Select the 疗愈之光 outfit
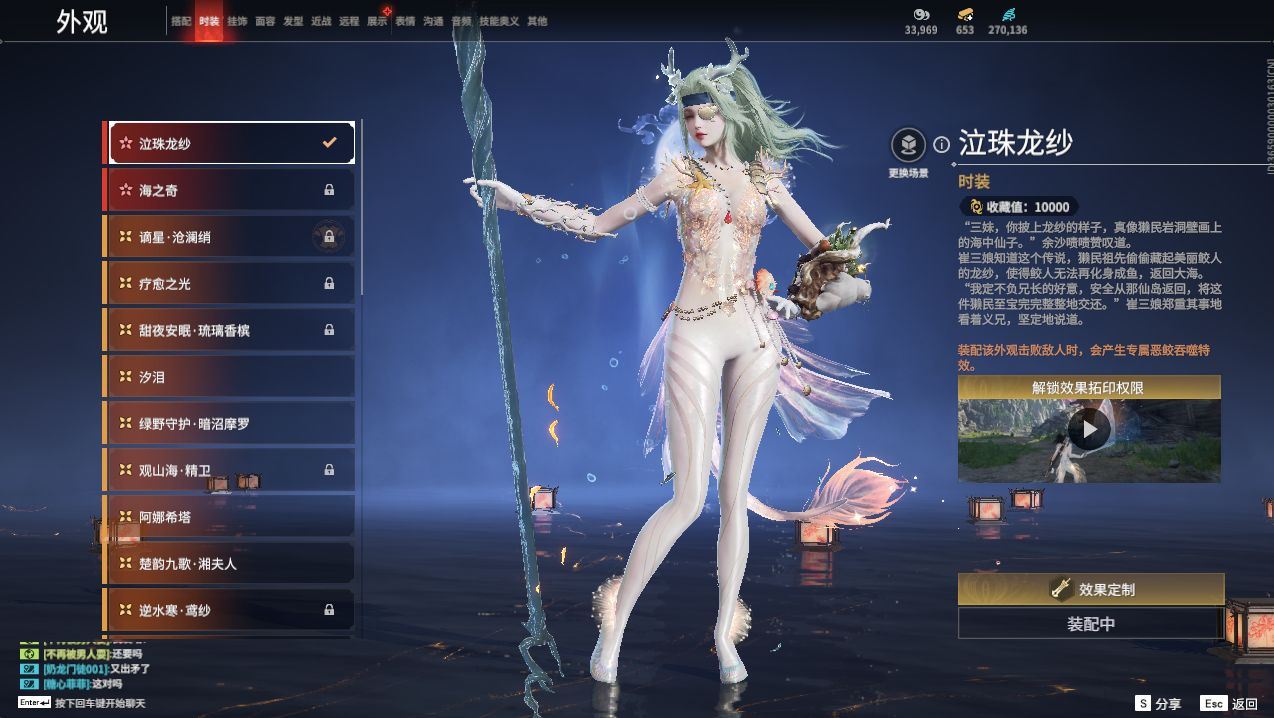 tap(231, 284)
